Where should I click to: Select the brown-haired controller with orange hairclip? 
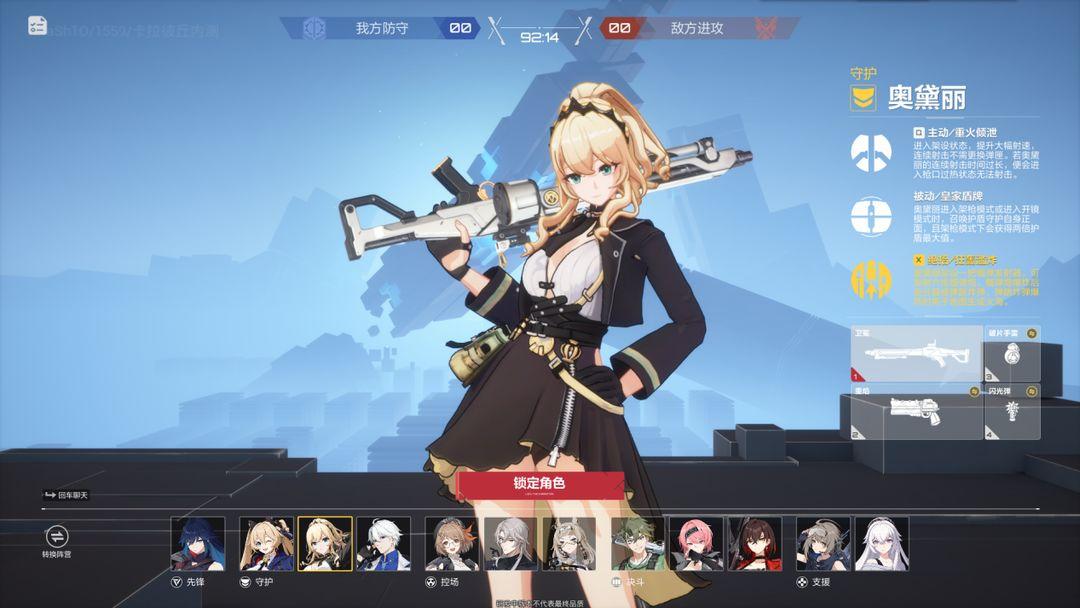452,543
